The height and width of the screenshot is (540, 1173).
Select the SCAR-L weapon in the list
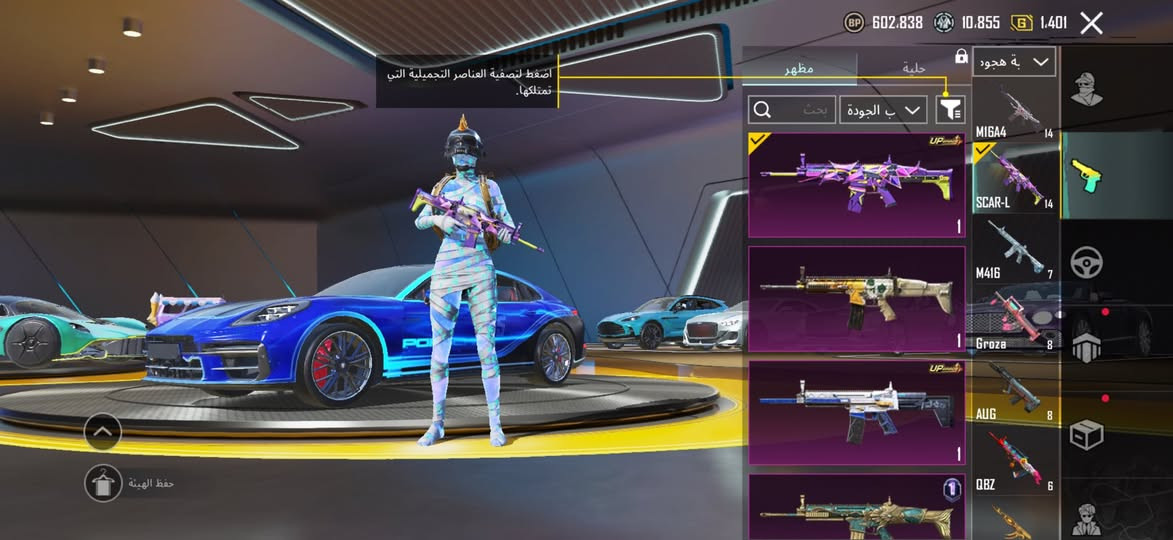(x=1014, y=180)
